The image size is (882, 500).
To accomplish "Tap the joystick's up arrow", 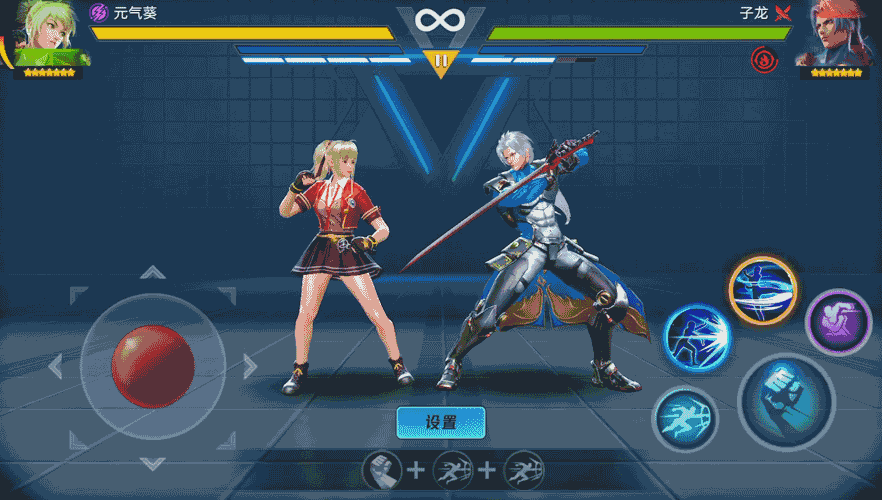I will (152, 272).
